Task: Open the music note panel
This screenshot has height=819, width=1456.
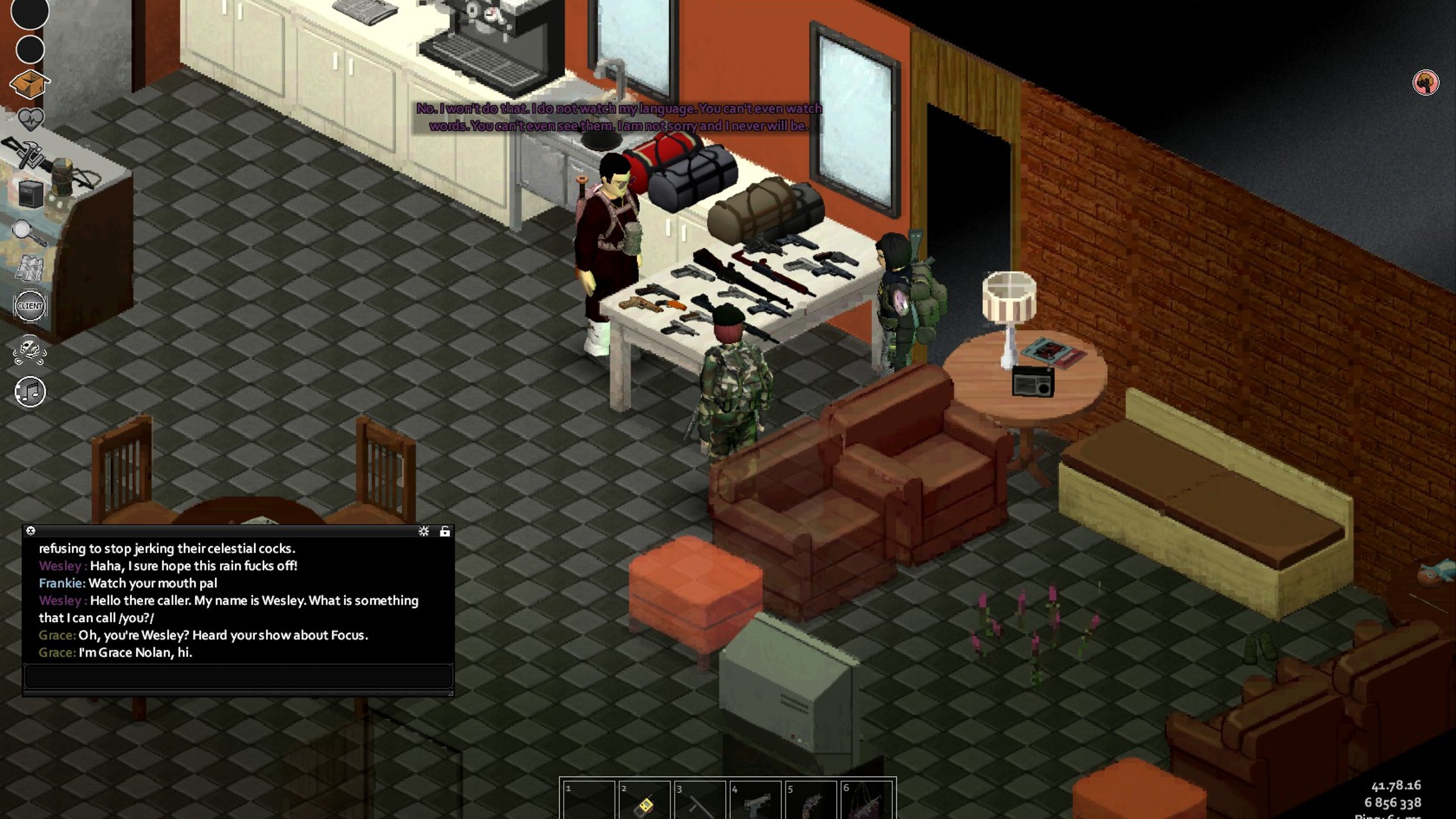Action: [30, 391]
